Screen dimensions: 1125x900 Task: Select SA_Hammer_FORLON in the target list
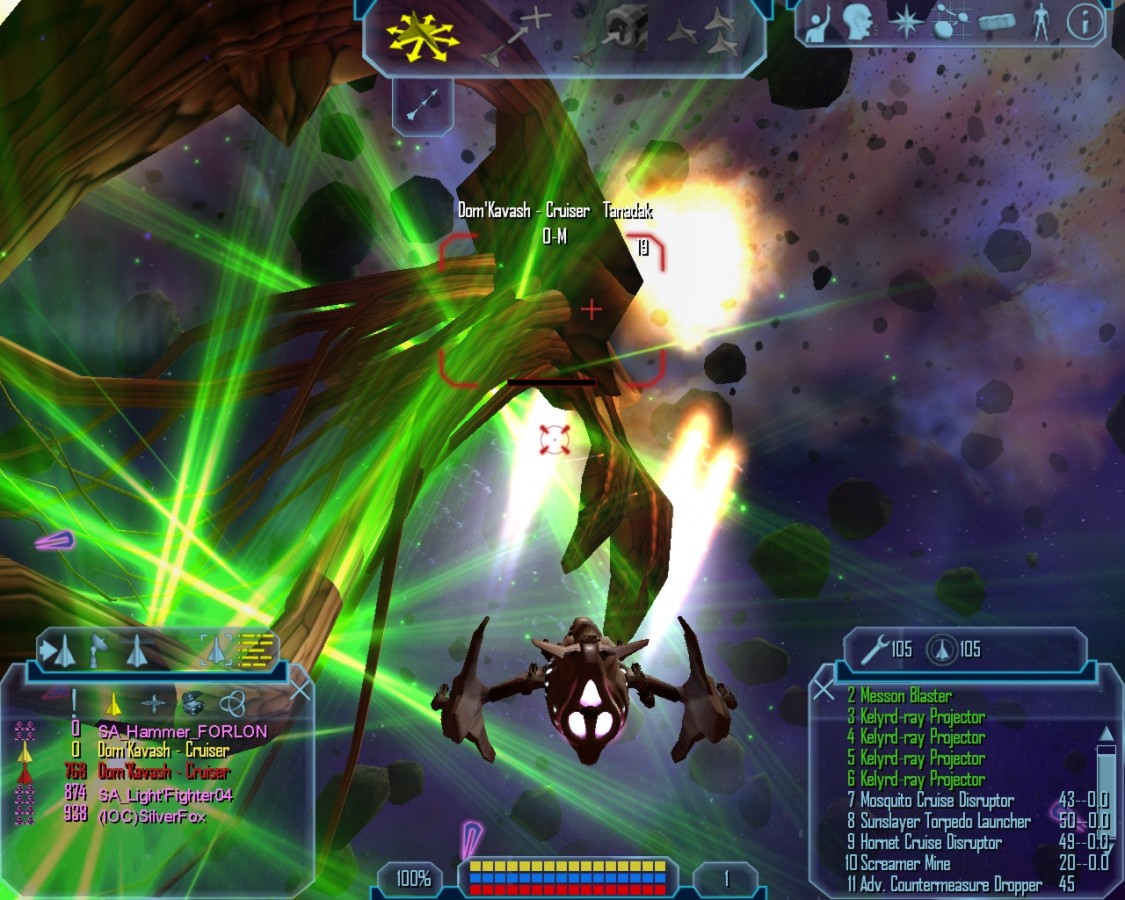(182, 731)
